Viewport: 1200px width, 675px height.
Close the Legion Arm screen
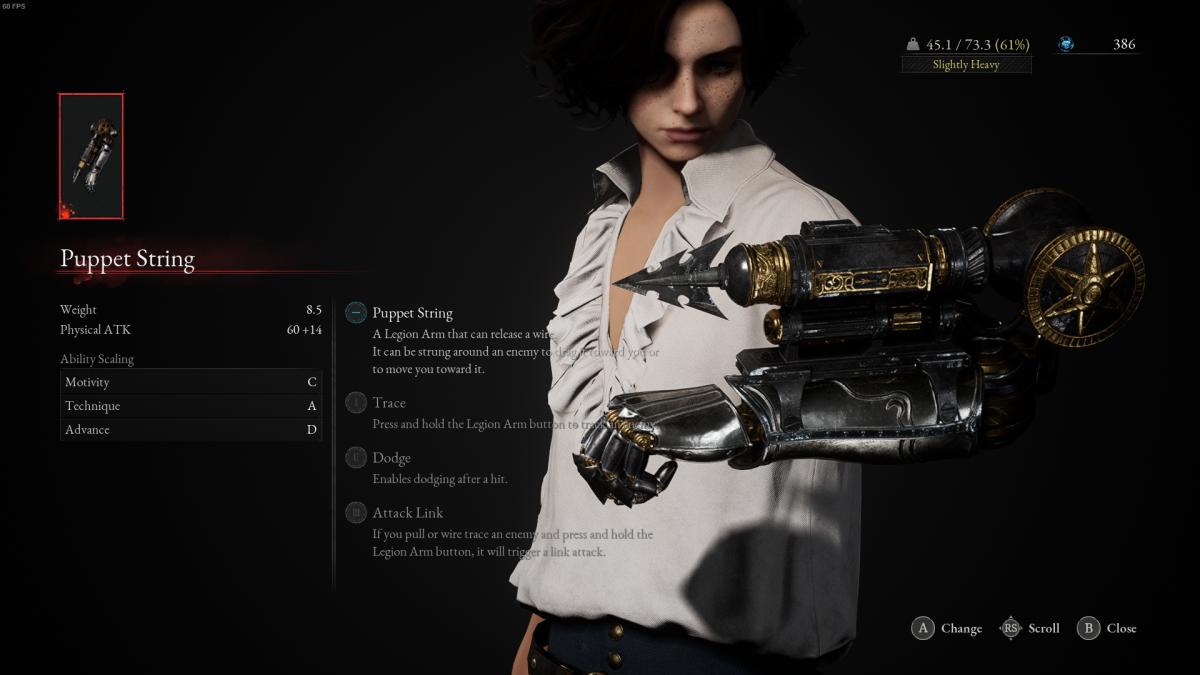pos(1107,628)
